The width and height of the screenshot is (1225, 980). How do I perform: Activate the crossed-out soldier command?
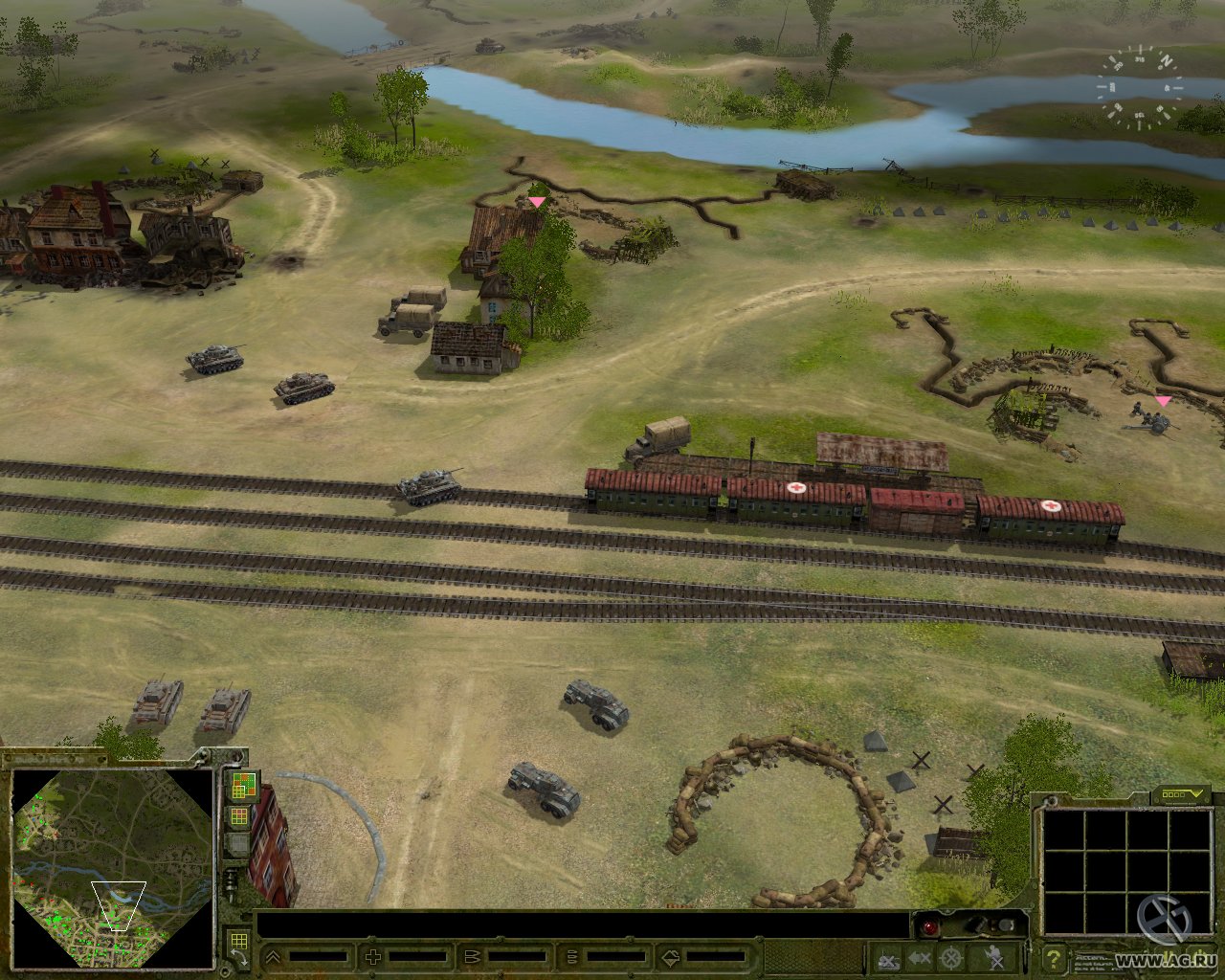click(995, 957)
